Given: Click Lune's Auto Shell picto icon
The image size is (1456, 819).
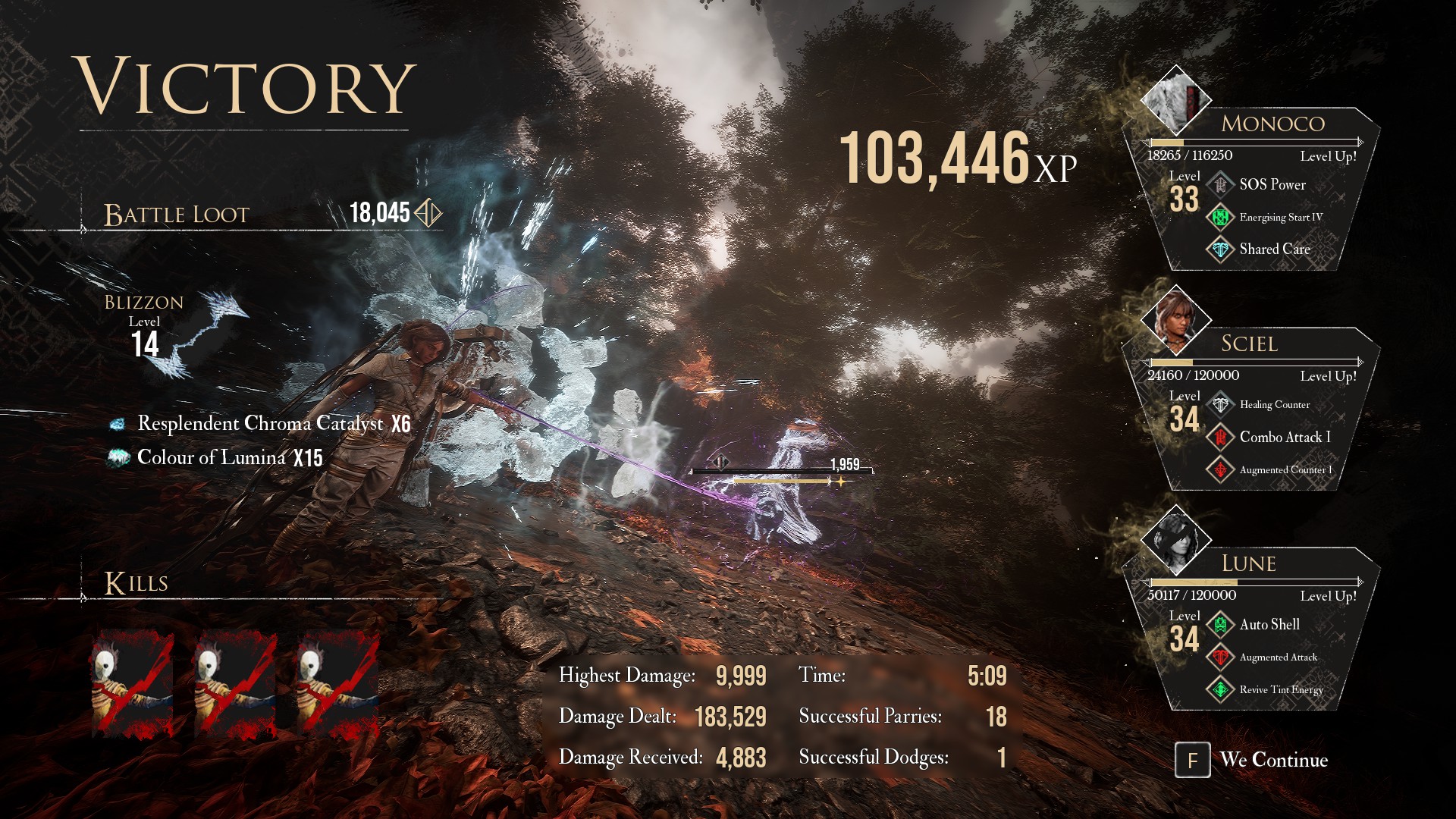Looking at the screenshot, I should (x=1220, y=625).
